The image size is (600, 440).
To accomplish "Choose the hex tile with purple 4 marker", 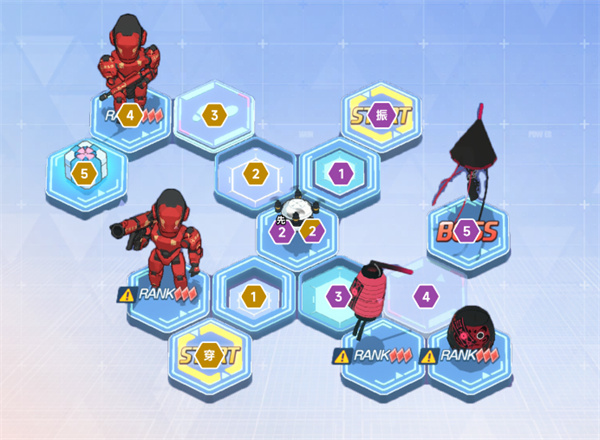I will click(425, 296).
